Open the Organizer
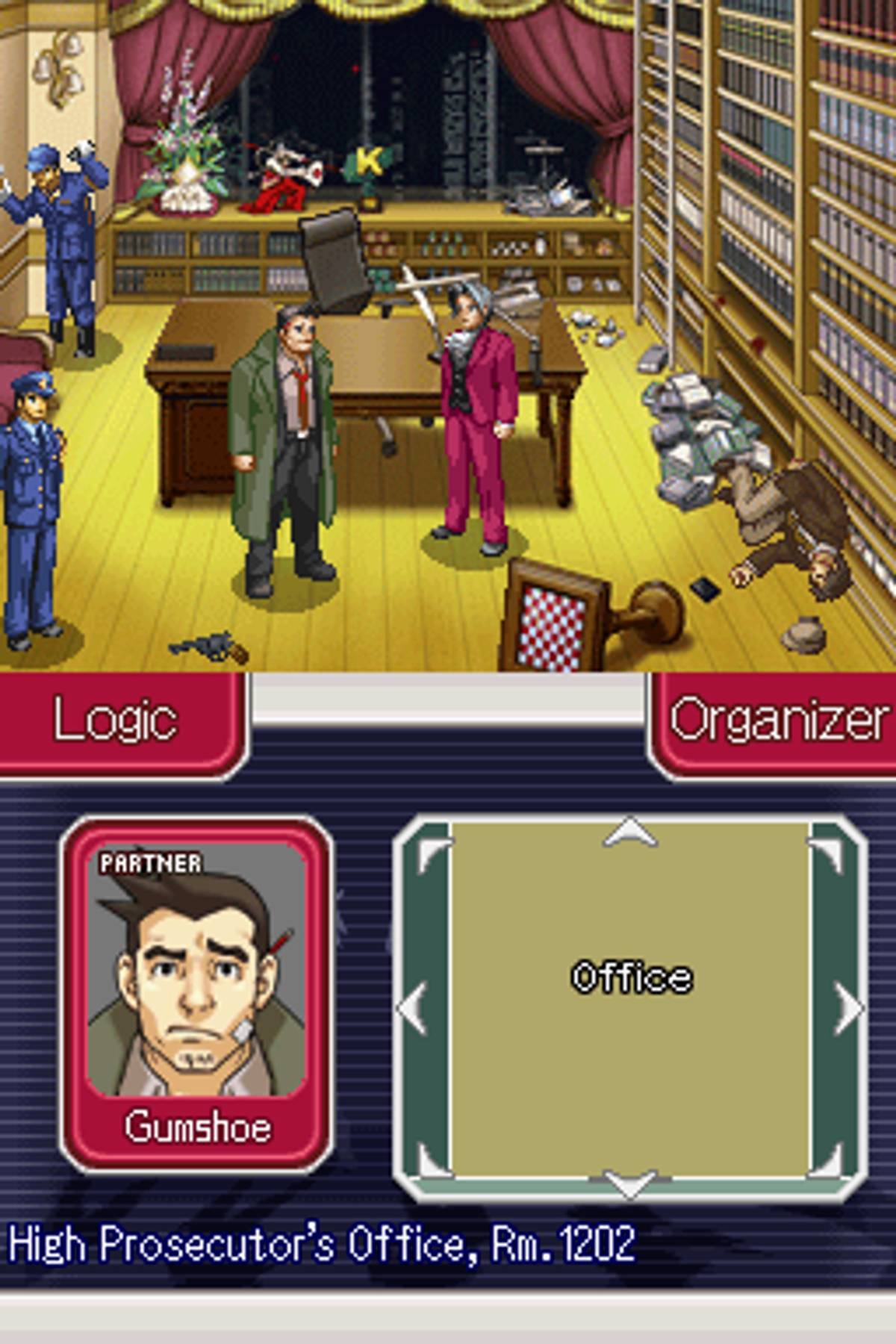 [777, 721]
